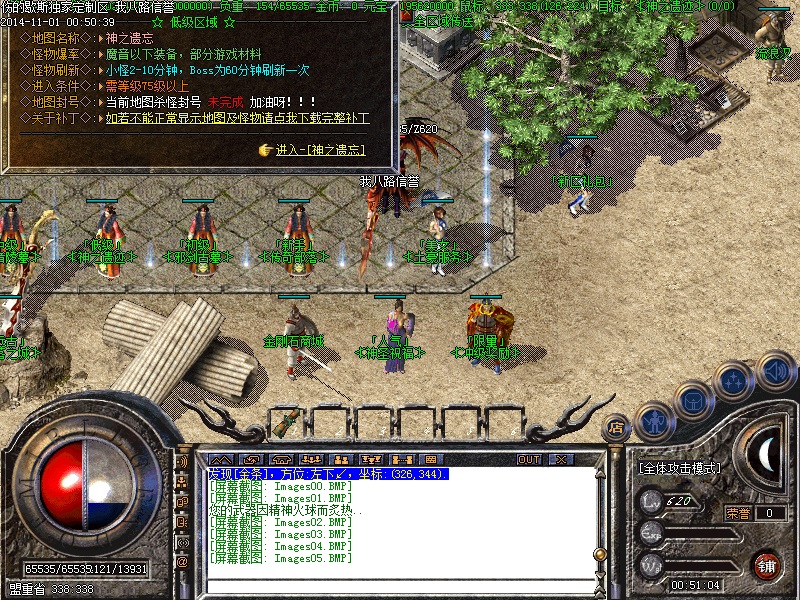The height and width of the screenshot is (600, 800).
Task: Open the skills sparkle icon
Action: point(733,381)
